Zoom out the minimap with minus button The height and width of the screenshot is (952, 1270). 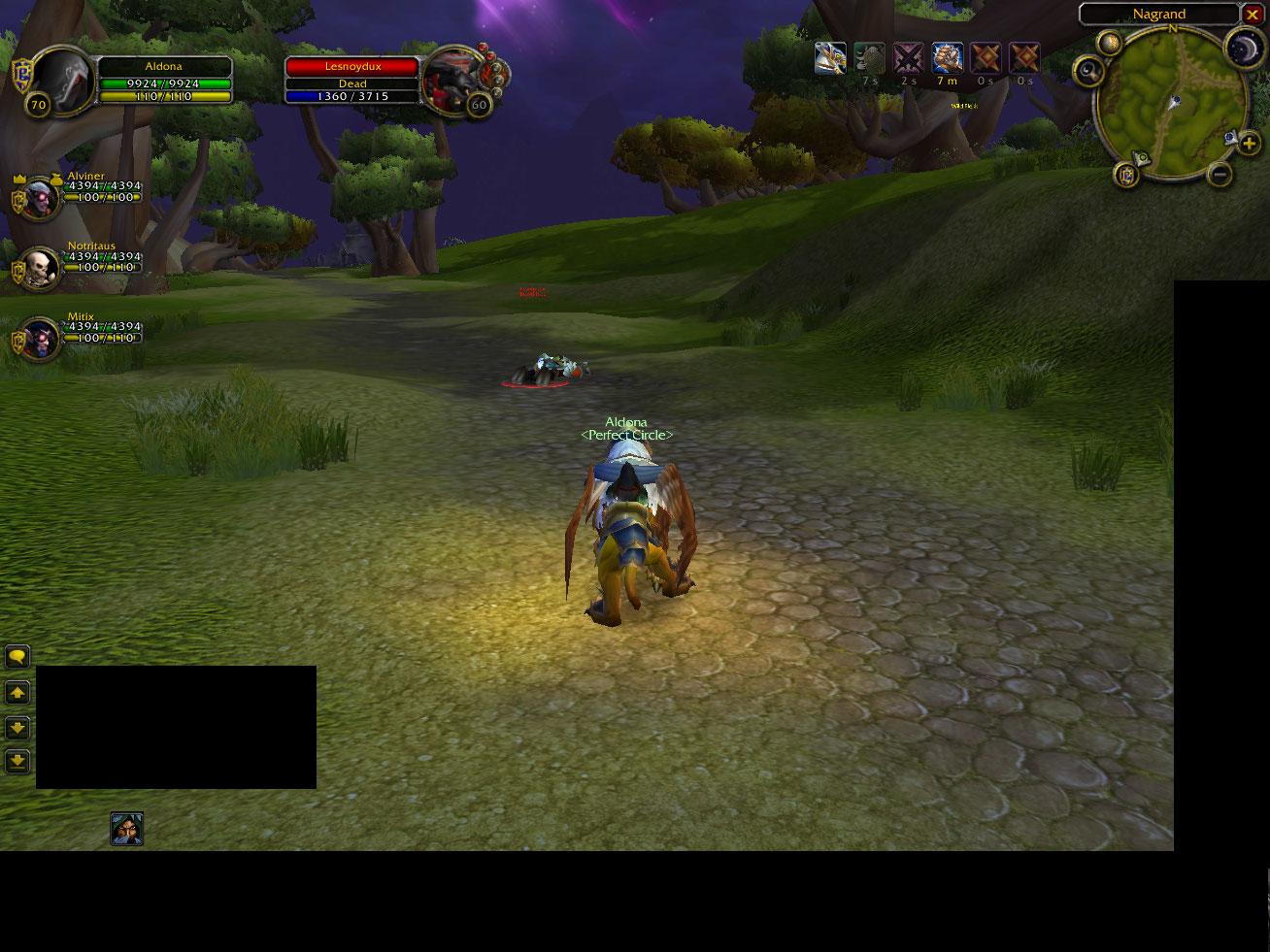(x=1220, y=175)
